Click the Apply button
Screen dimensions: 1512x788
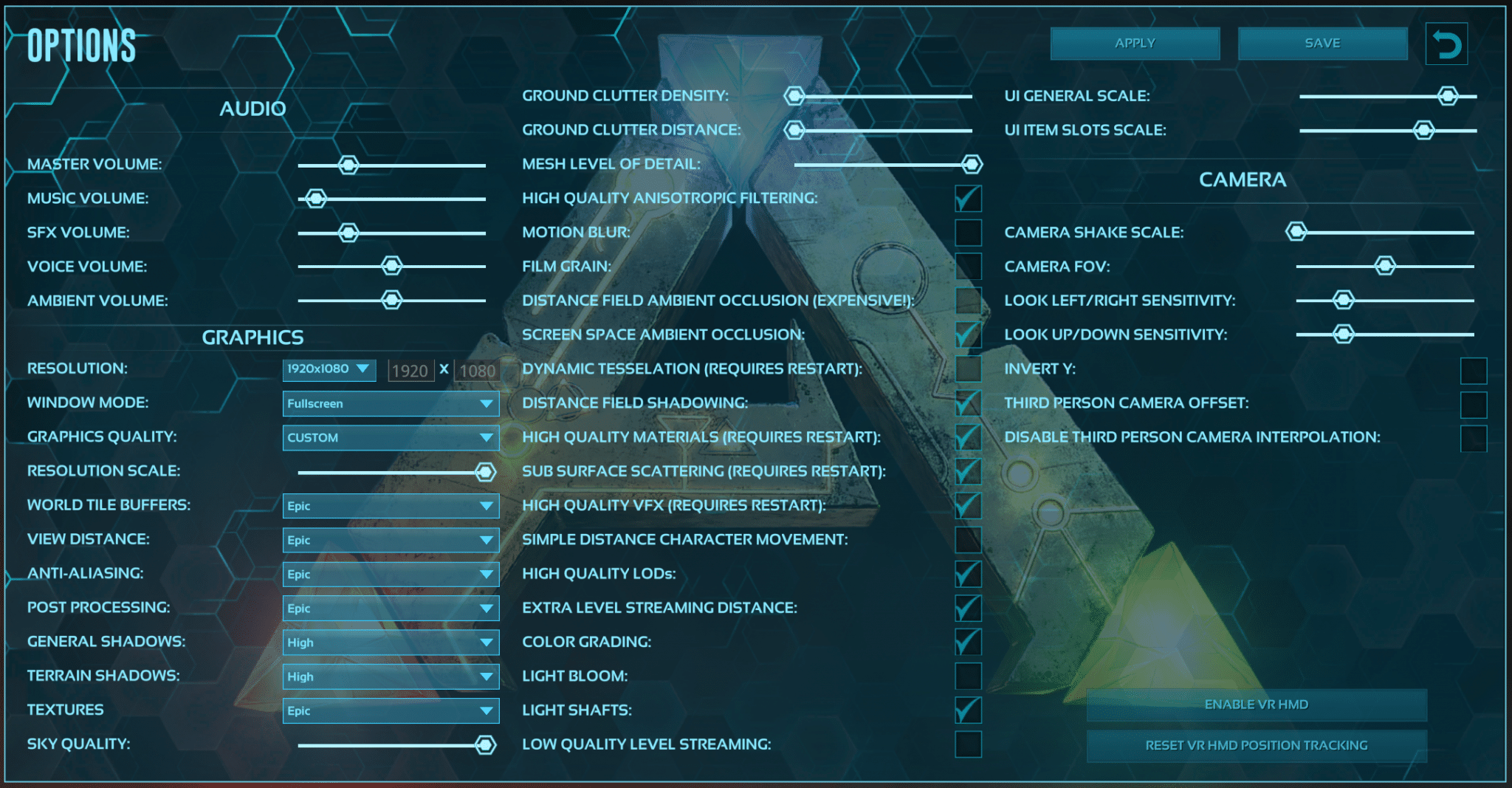point(1135,43)
